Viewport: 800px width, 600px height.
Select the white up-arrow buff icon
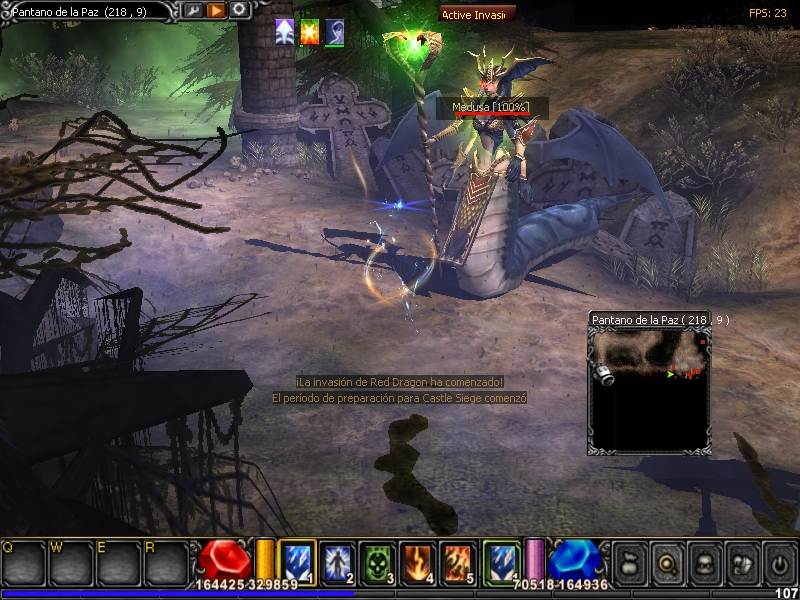tap(285, 31)
